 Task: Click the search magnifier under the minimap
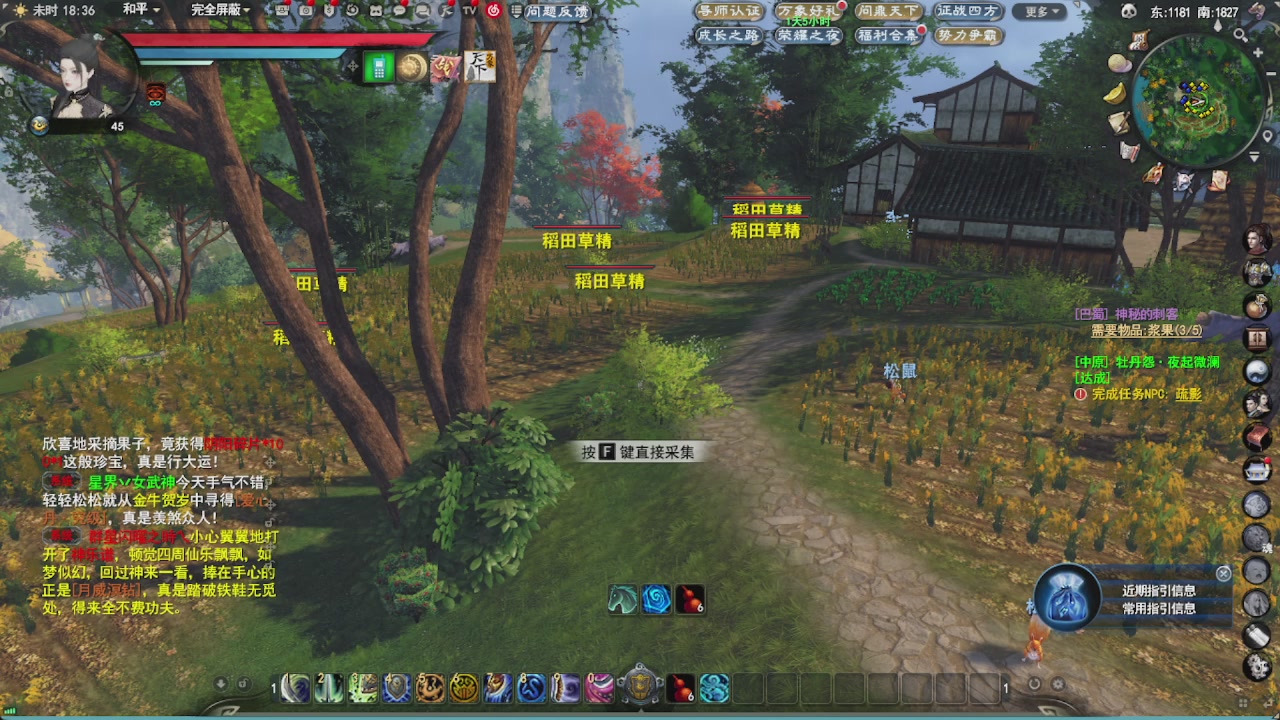[x=1240, y=34]
